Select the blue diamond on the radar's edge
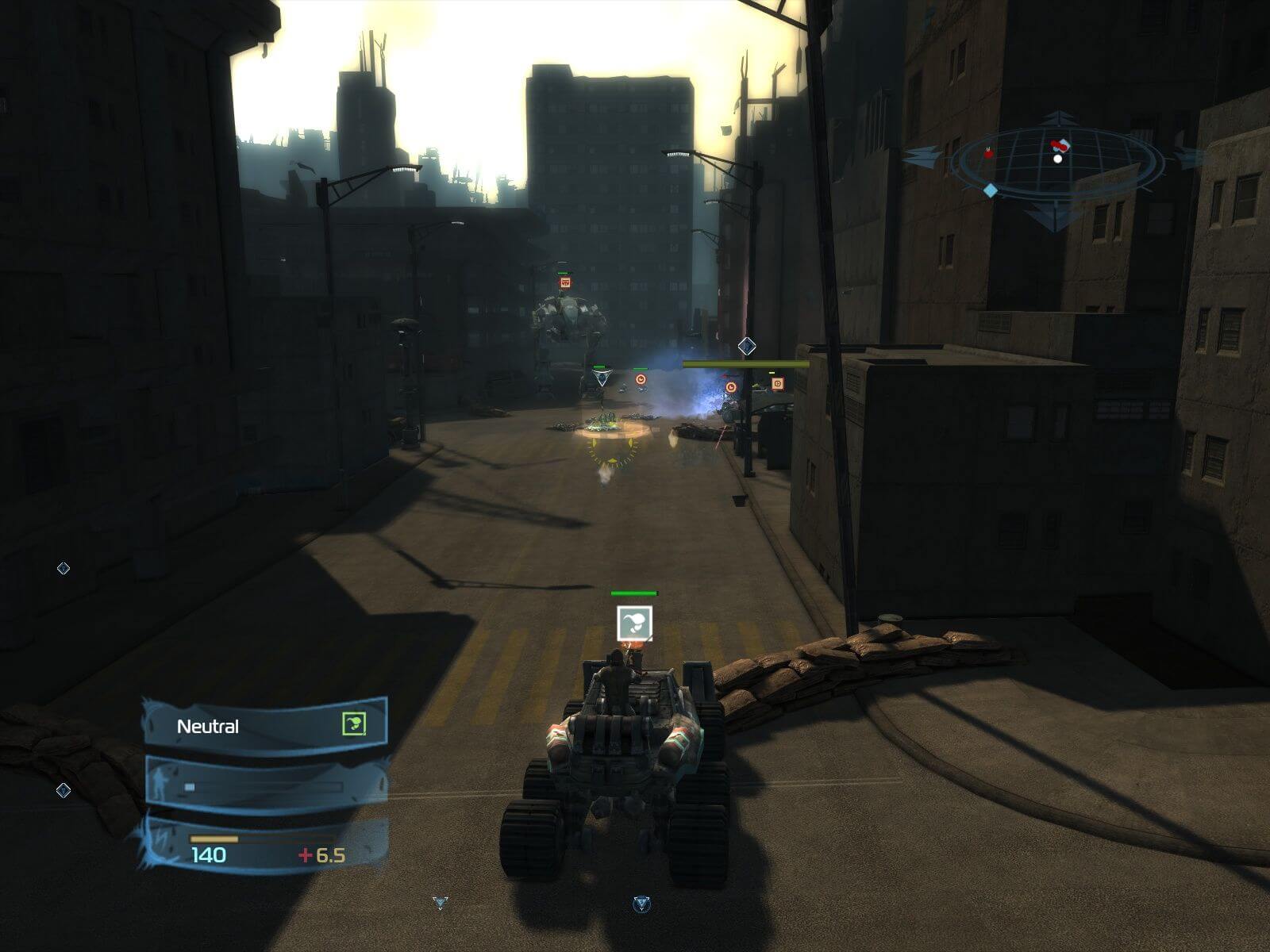The height and width of the screenshot is (952, 1270). [991, 190]
